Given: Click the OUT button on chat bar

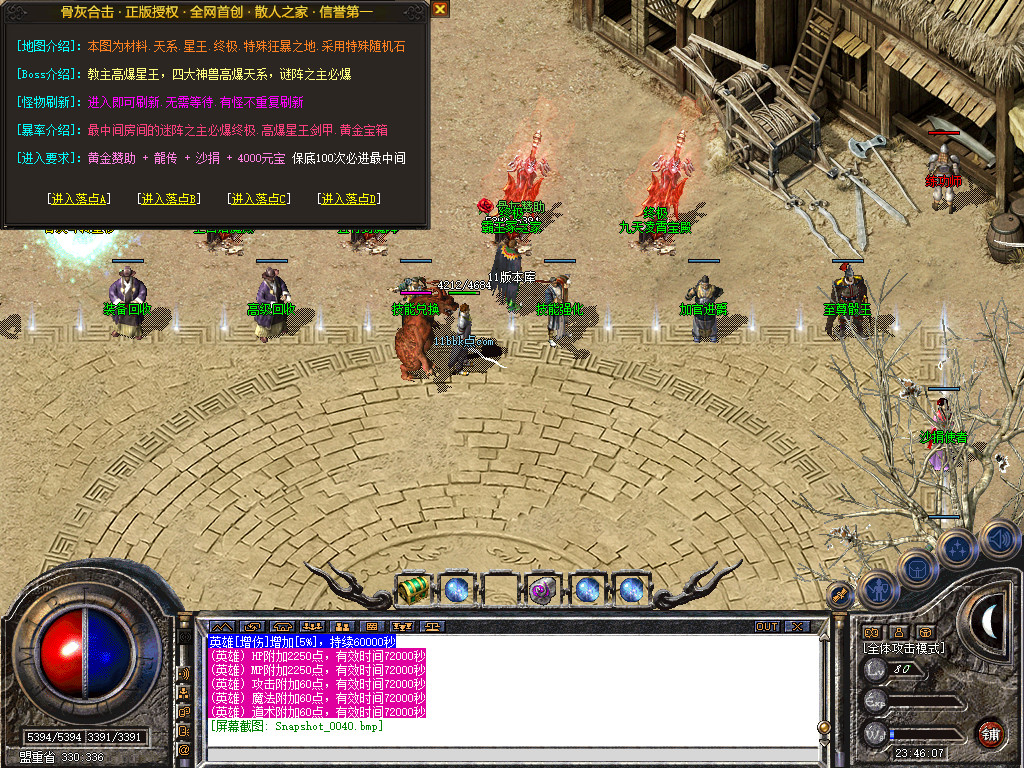Looking at the screenshot, I should coord(767,627).
